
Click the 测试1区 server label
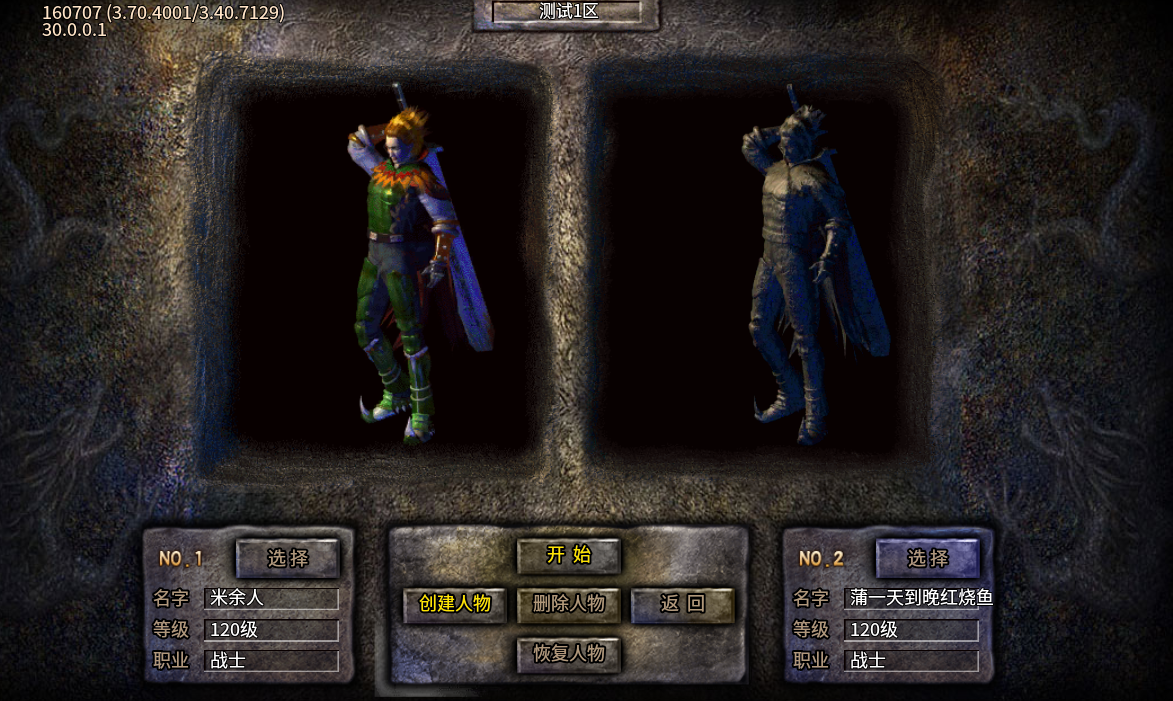(566, 12)
